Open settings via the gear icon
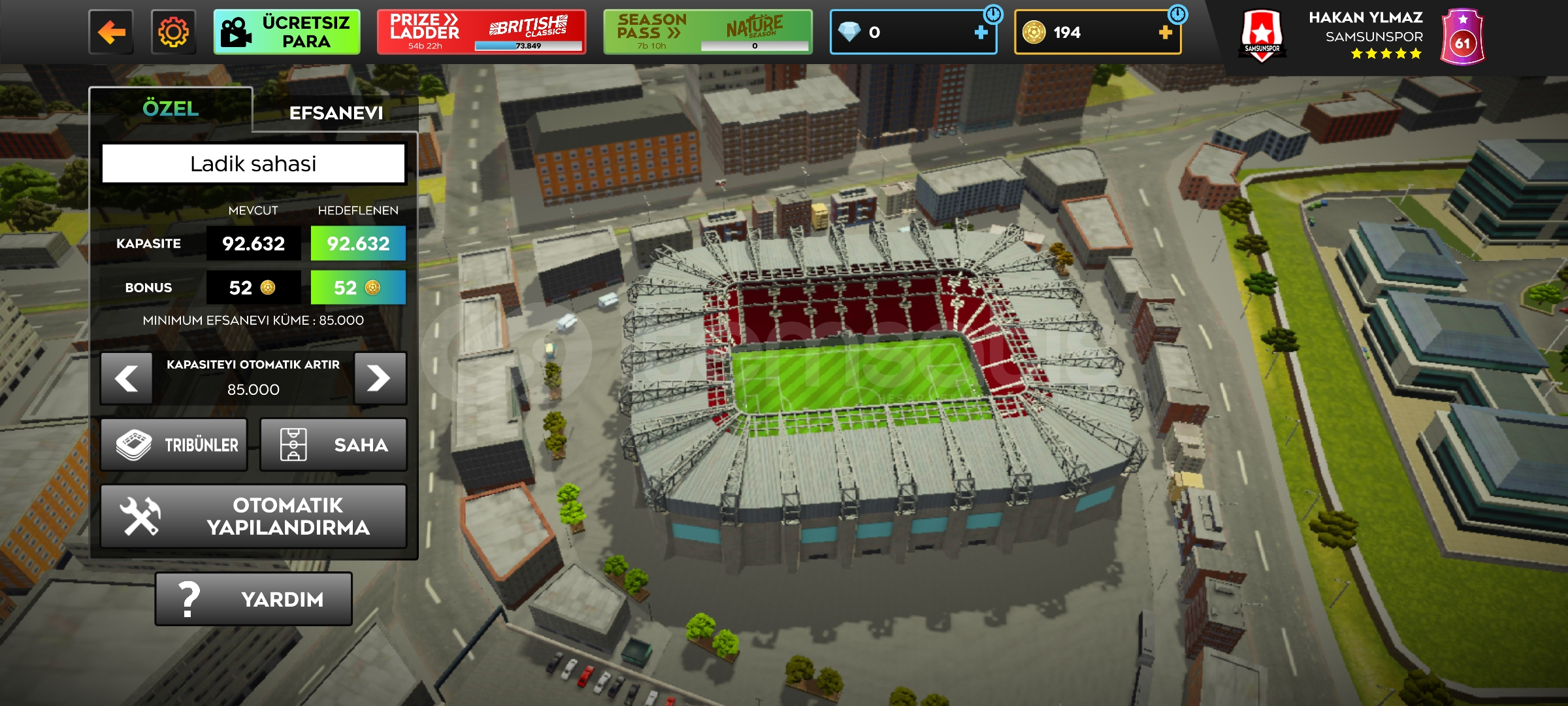 click(x=173, y=32)
